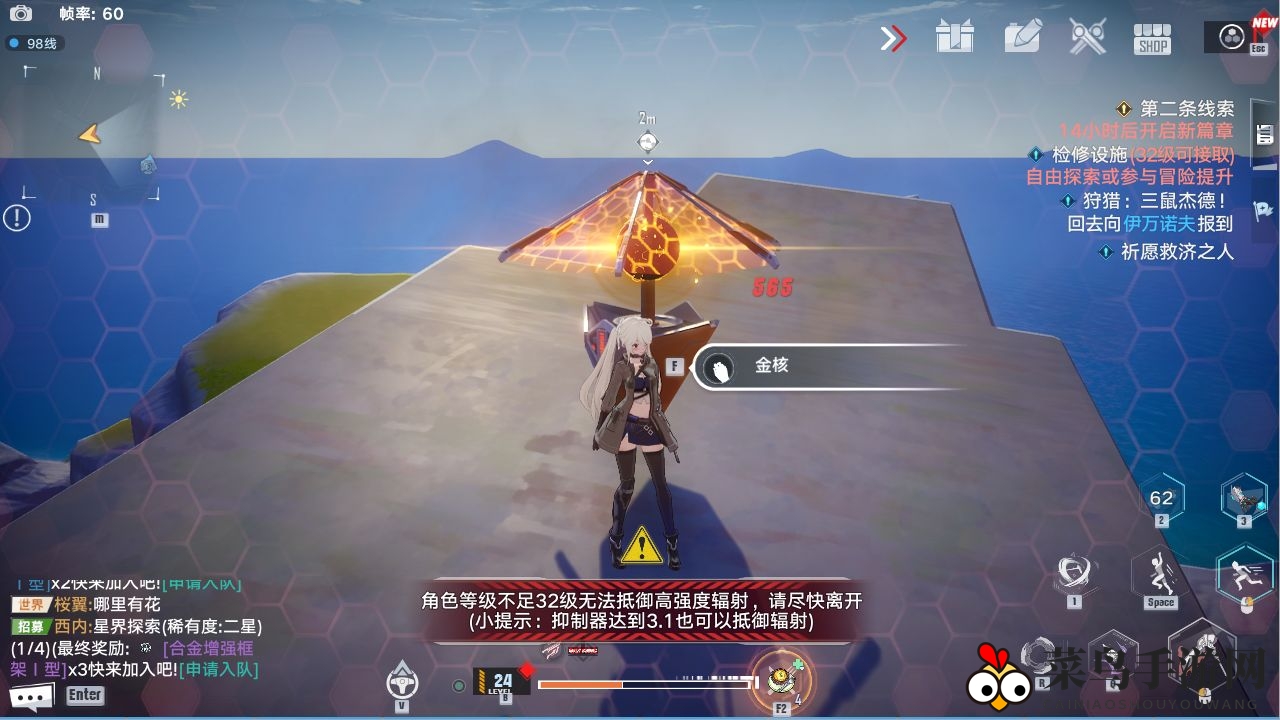Expand the exclamation-mark notification on the left
Viewport: 1280px width, 720px height.
coord(15,218)
